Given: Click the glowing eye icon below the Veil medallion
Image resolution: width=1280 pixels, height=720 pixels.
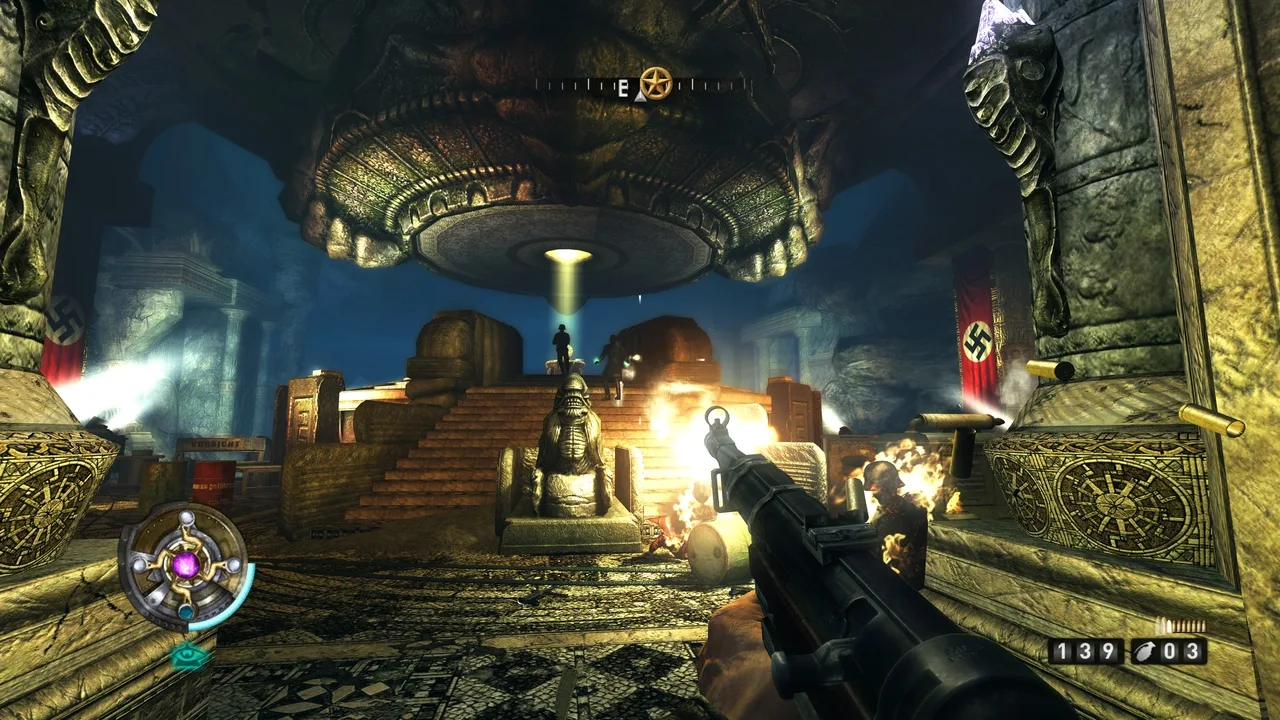Looking at the screenshot, I should 186,655.
